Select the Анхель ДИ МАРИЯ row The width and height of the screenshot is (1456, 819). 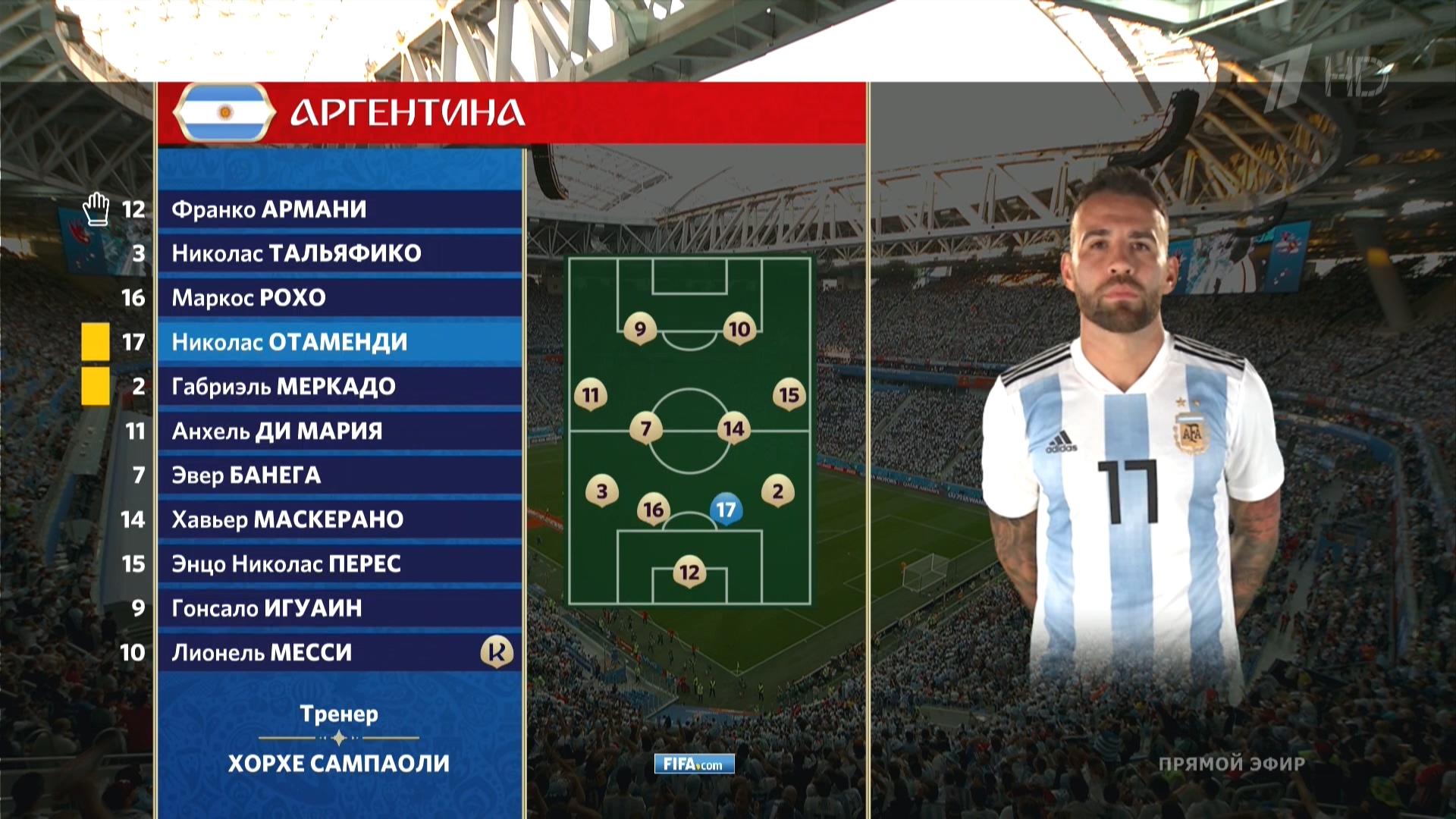pyautogui.click(x=340, y=431)
